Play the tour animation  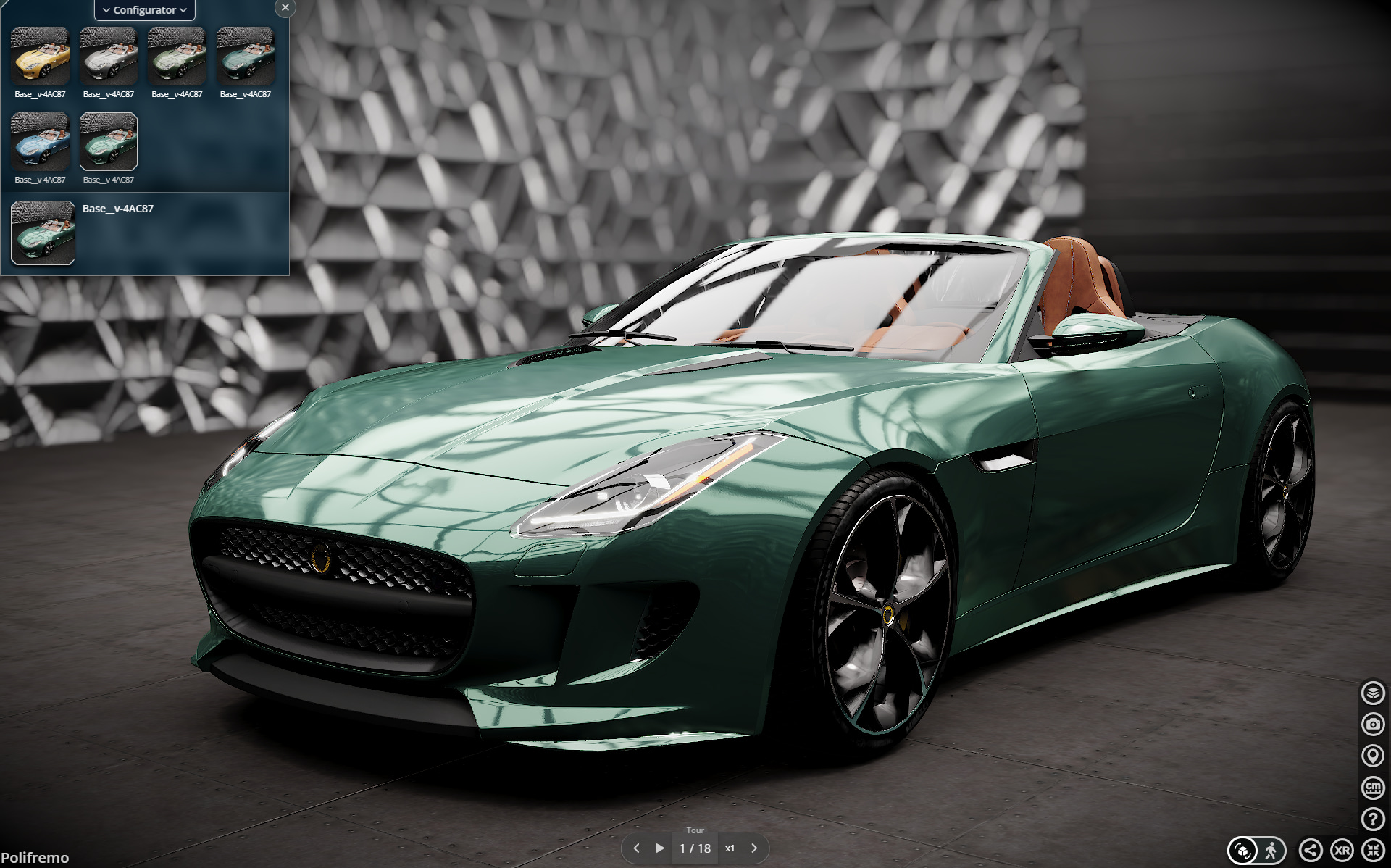click(659, 847)
